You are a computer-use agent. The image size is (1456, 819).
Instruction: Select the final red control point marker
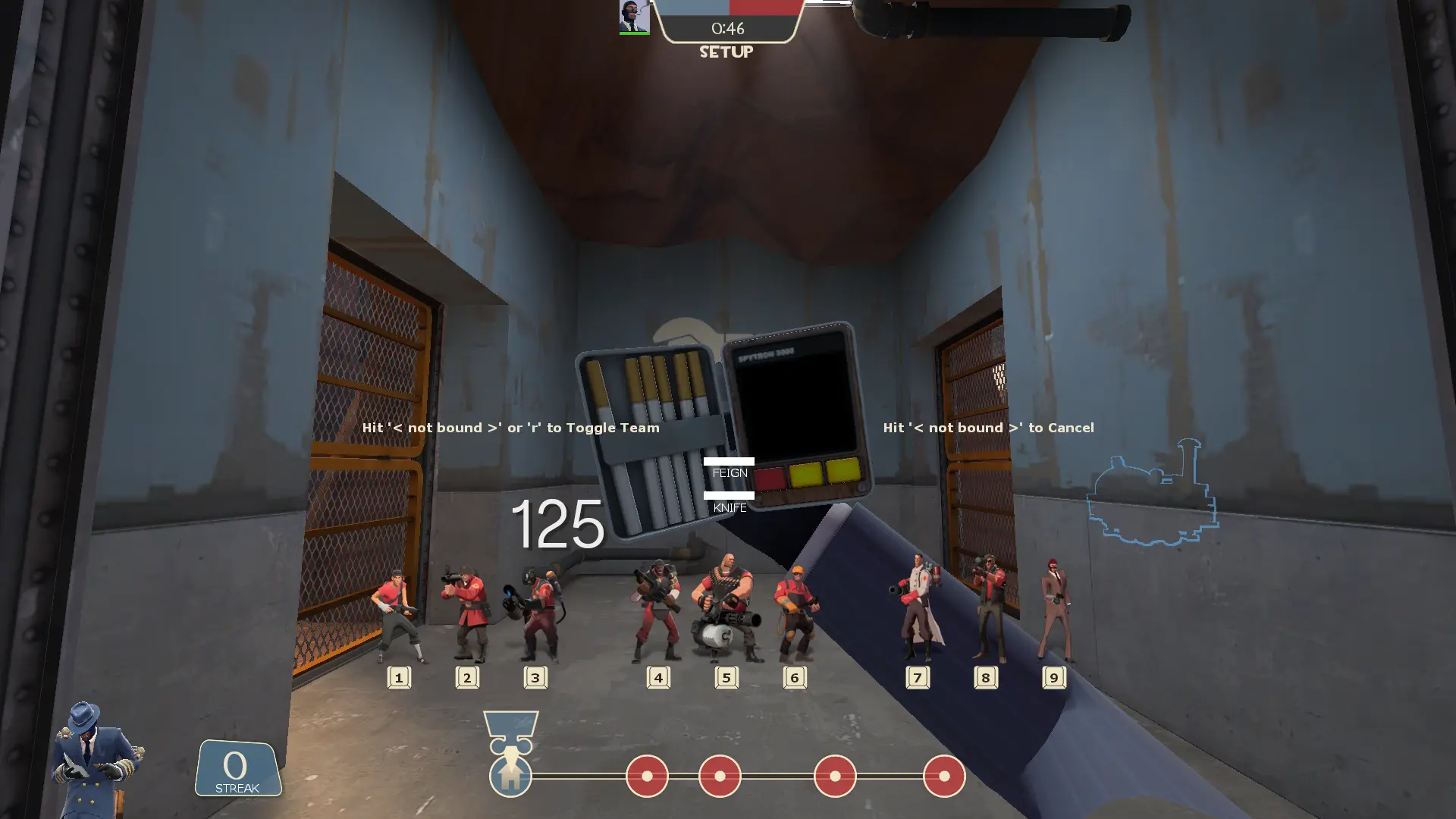click(944, 776)
